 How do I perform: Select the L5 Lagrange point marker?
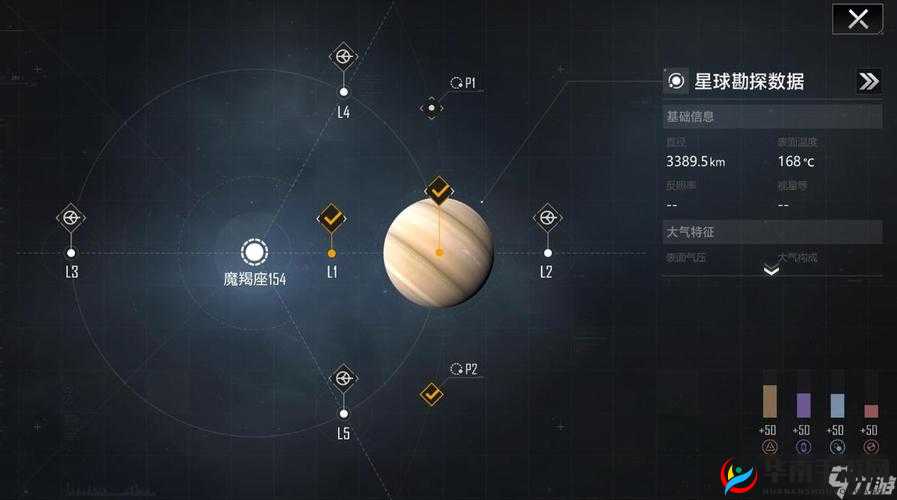(343, 378)
